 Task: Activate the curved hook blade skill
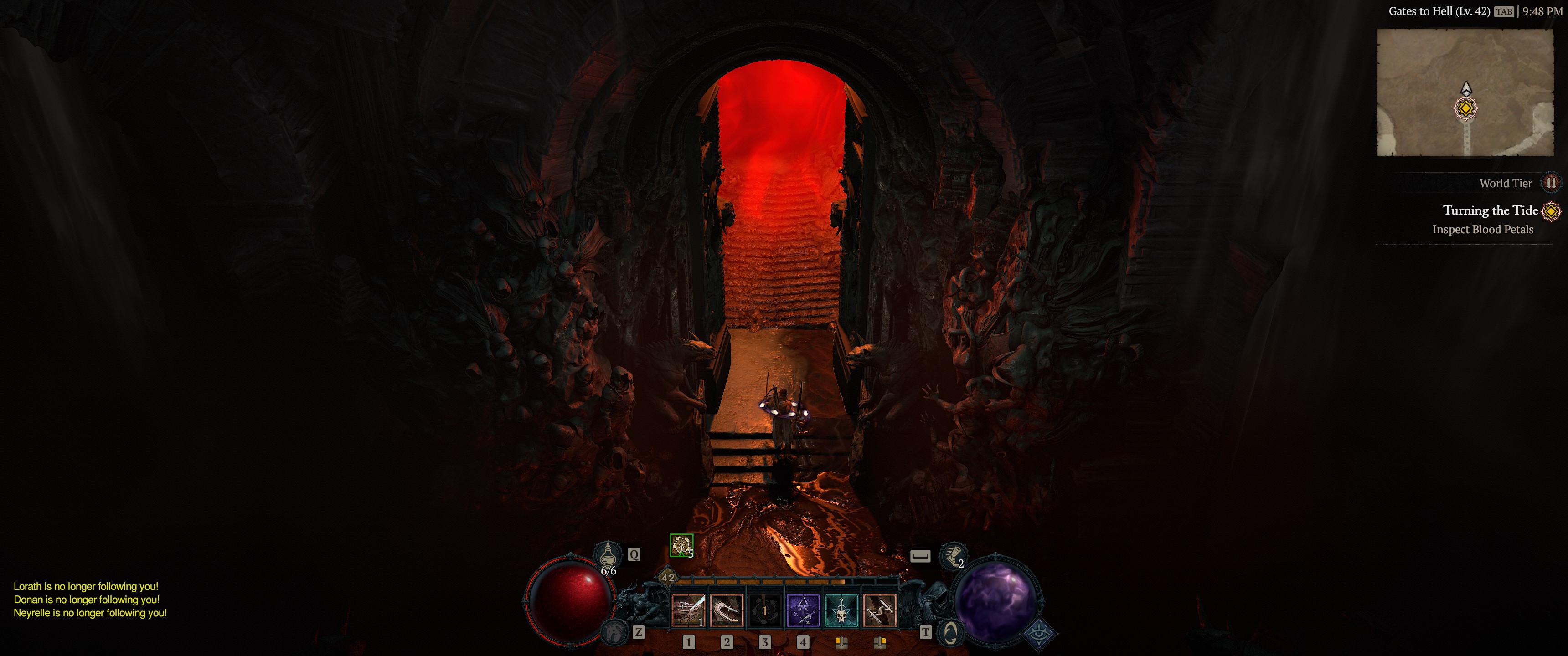[726, 610]
